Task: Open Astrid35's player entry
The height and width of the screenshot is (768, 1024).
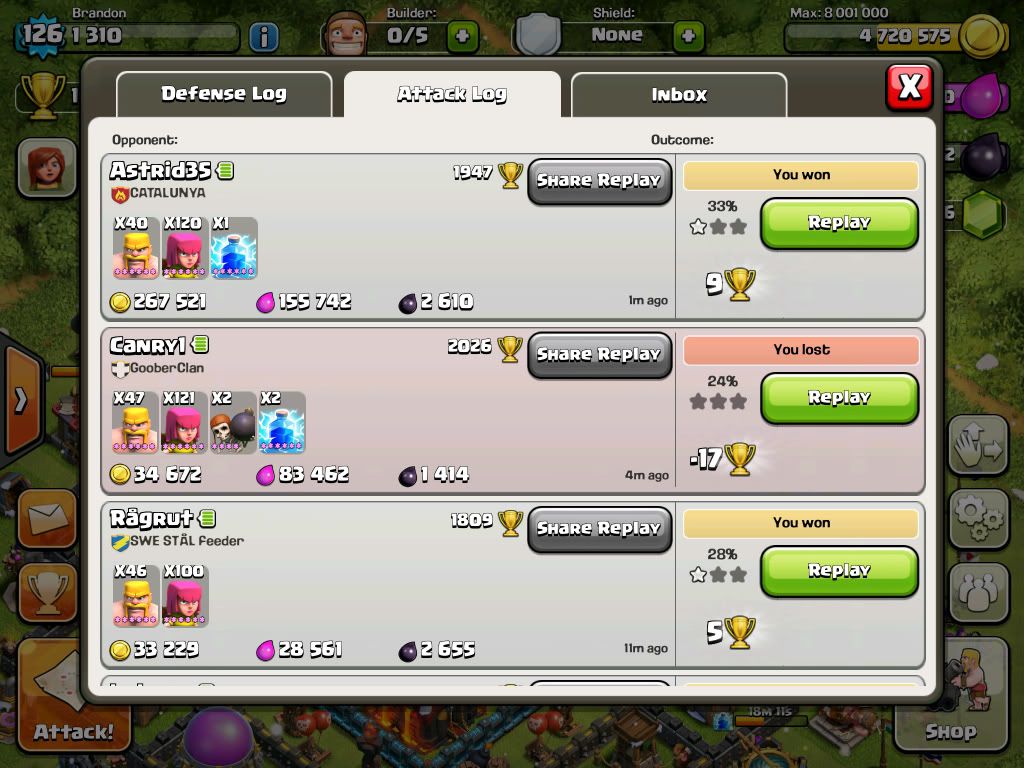Action: (x=160, y=170)
